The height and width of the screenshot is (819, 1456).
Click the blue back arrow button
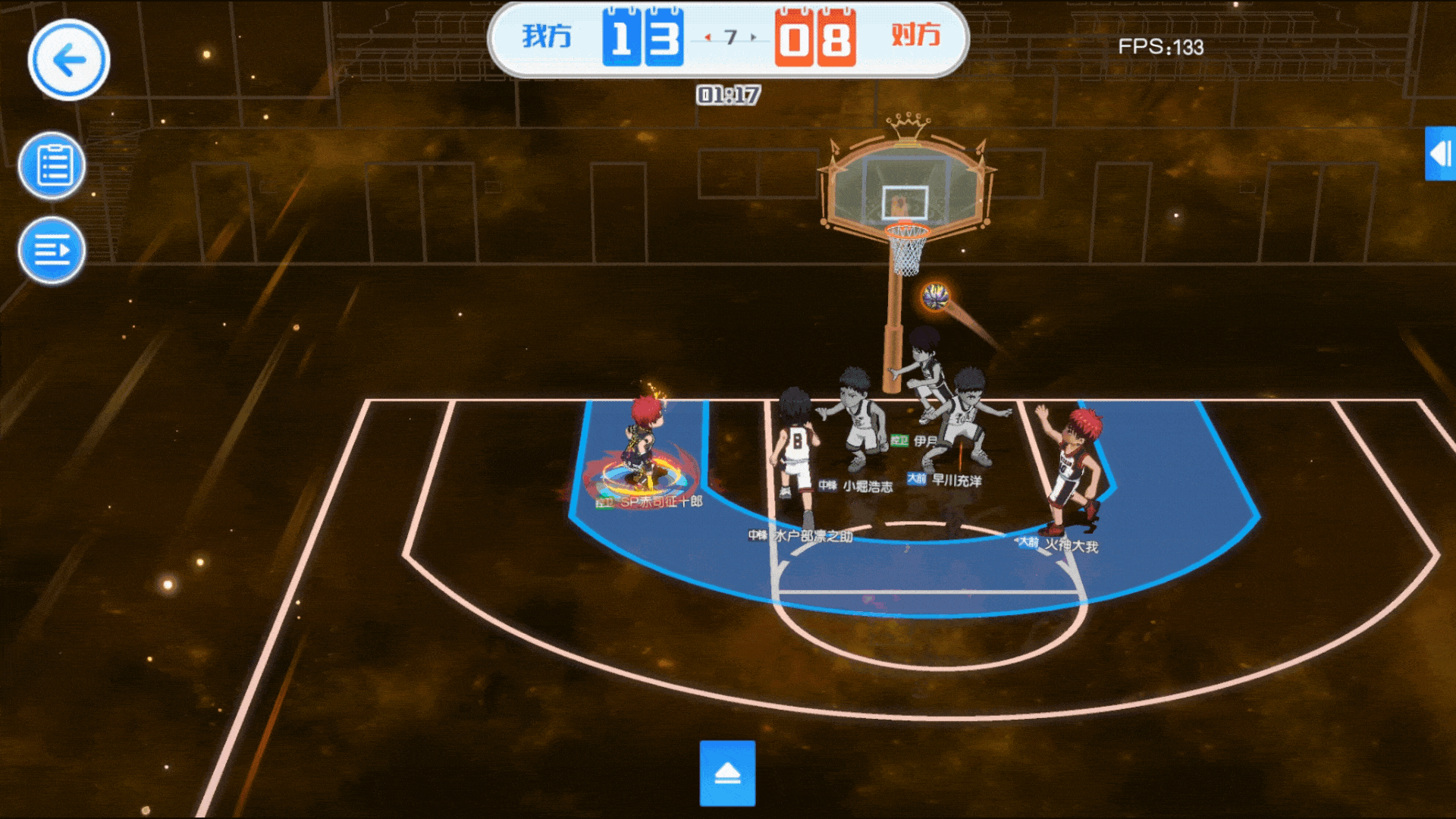click(x=69, y=60)
